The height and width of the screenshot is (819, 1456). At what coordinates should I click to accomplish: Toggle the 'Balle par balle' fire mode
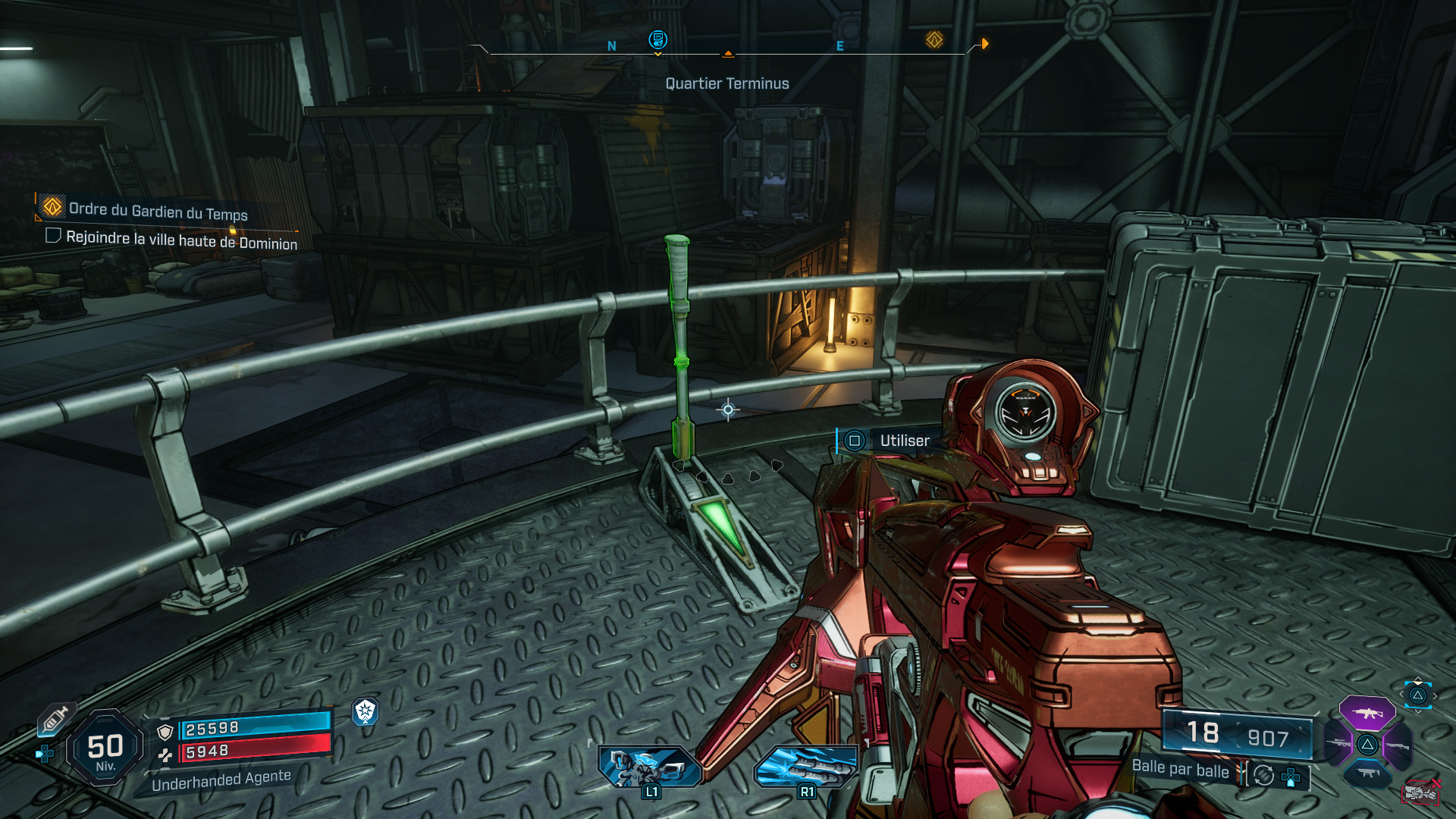[1181, 771]
